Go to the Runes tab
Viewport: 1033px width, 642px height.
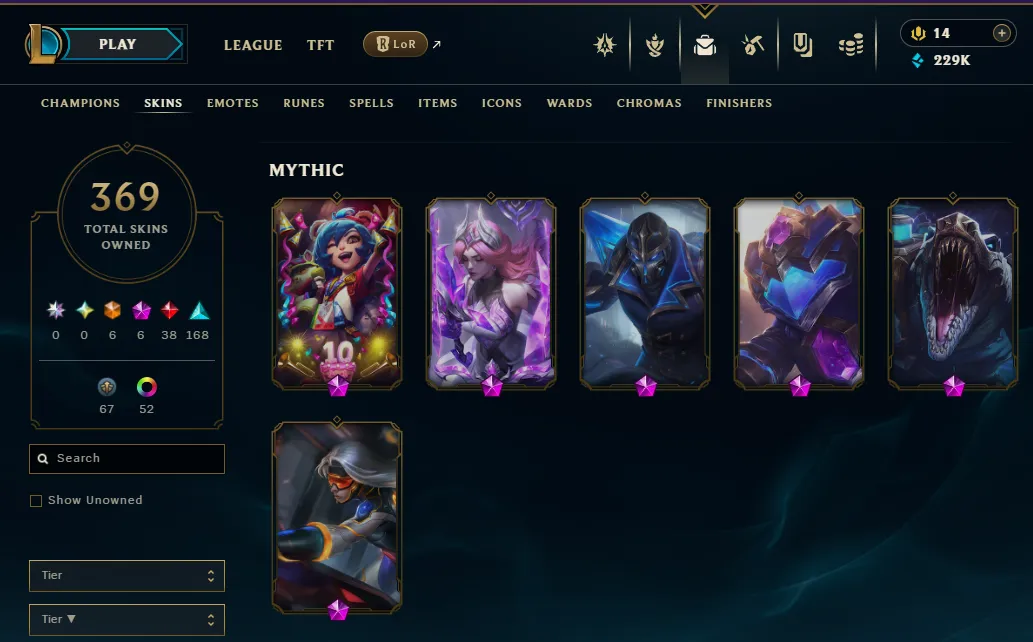pyautogui.click(x=304, y=103)
